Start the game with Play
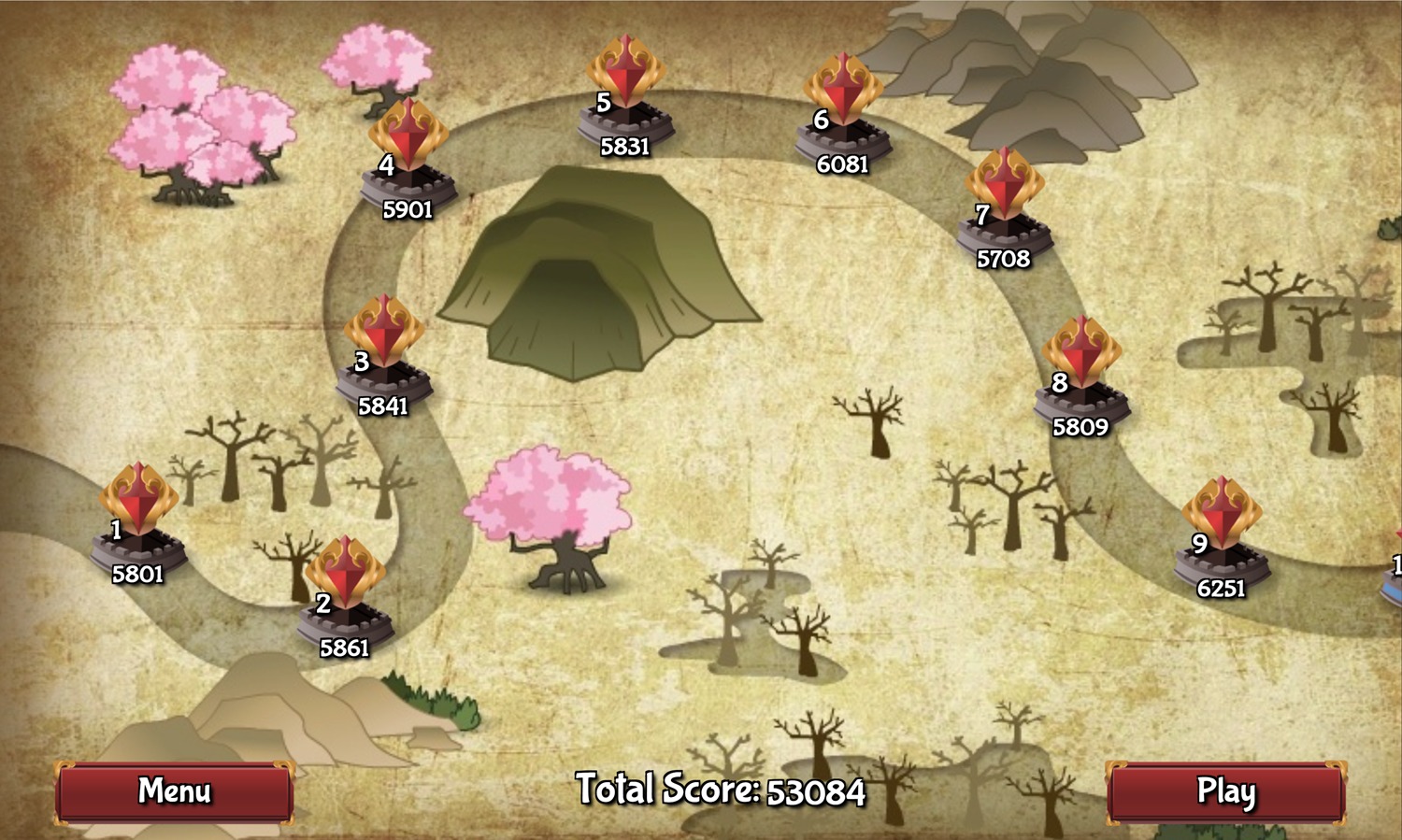The height and width of the screenshot is (840, 1402). coord(1225,791)
